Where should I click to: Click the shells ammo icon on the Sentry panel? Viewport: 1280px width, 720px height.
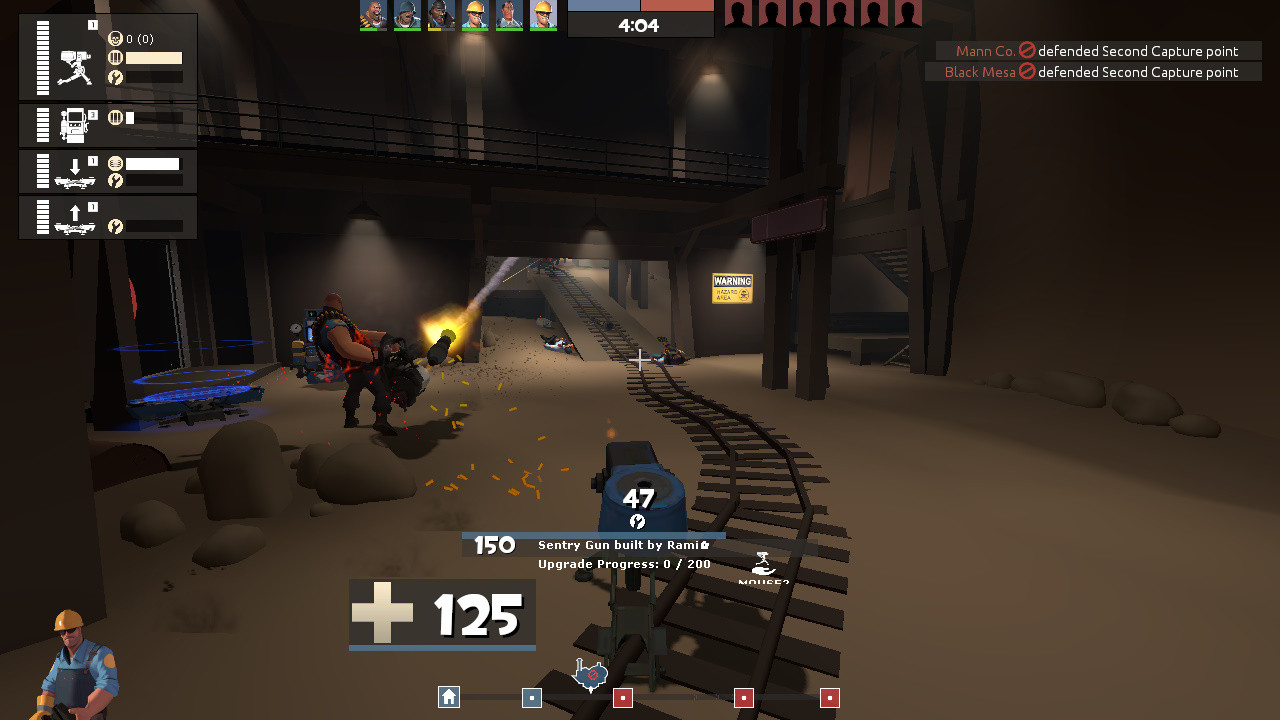116,57
